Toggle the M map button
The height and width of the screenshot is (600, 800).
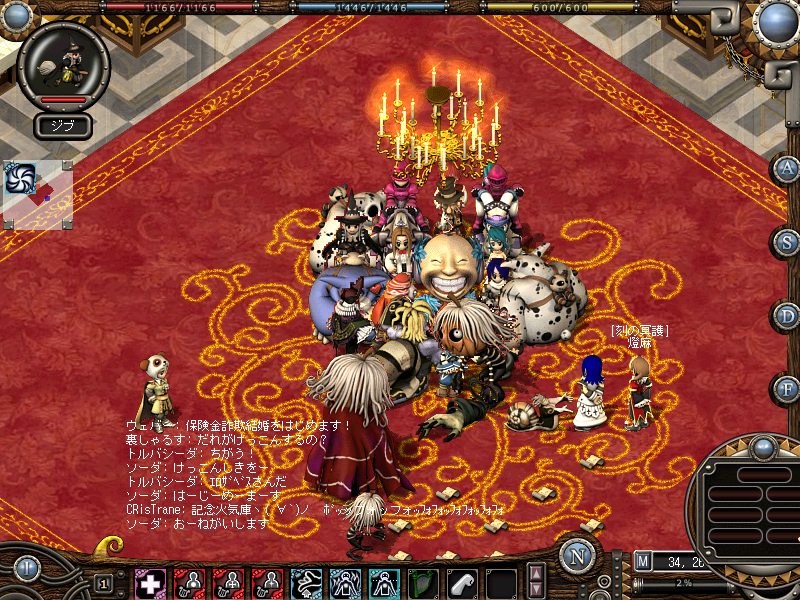(x=642, y=561)
